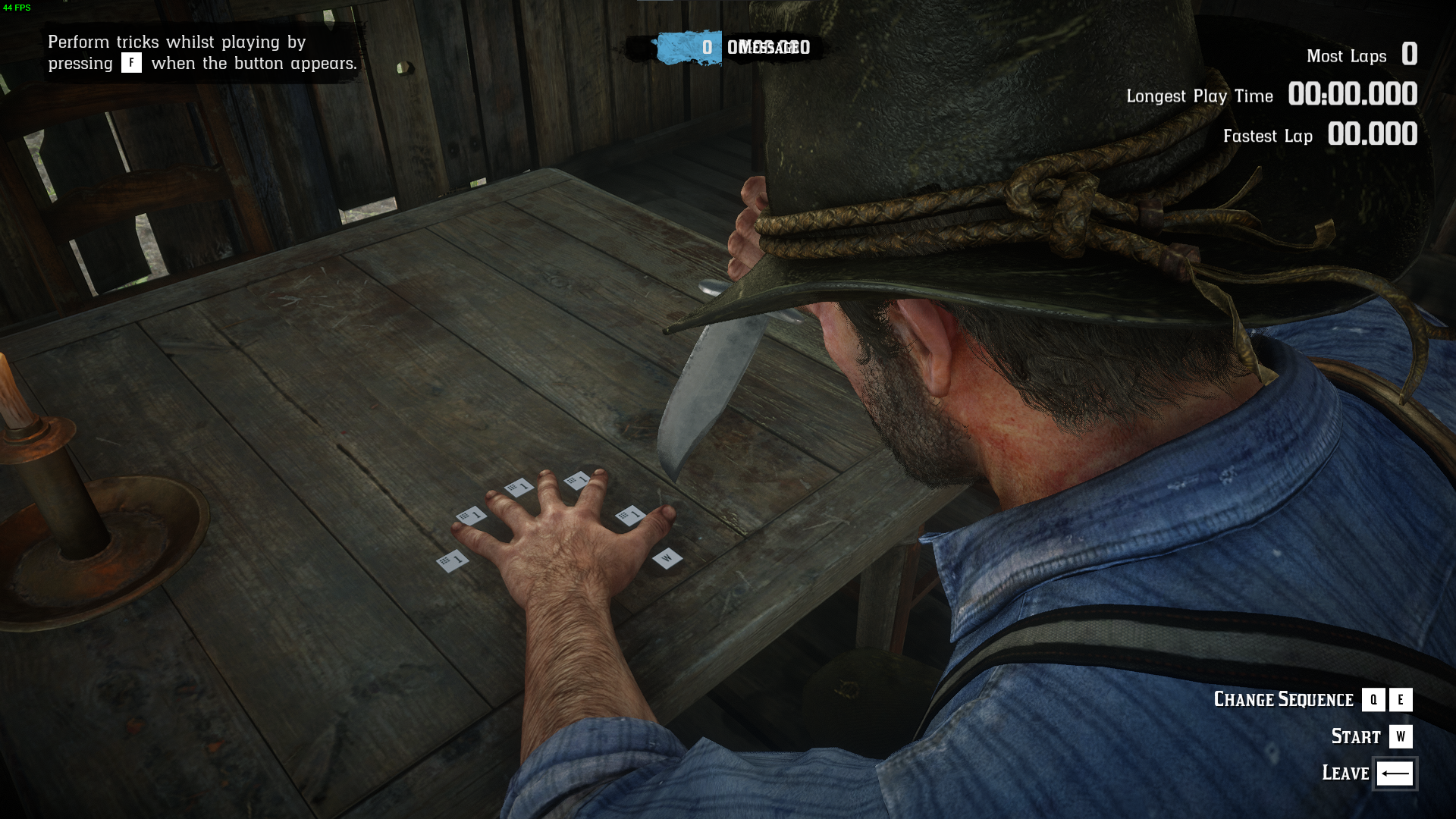The width and height of the screenshot is (1456, 819).
Task: Leave the knife game table
Action: pyautogui.click(x=1394, y=773)
